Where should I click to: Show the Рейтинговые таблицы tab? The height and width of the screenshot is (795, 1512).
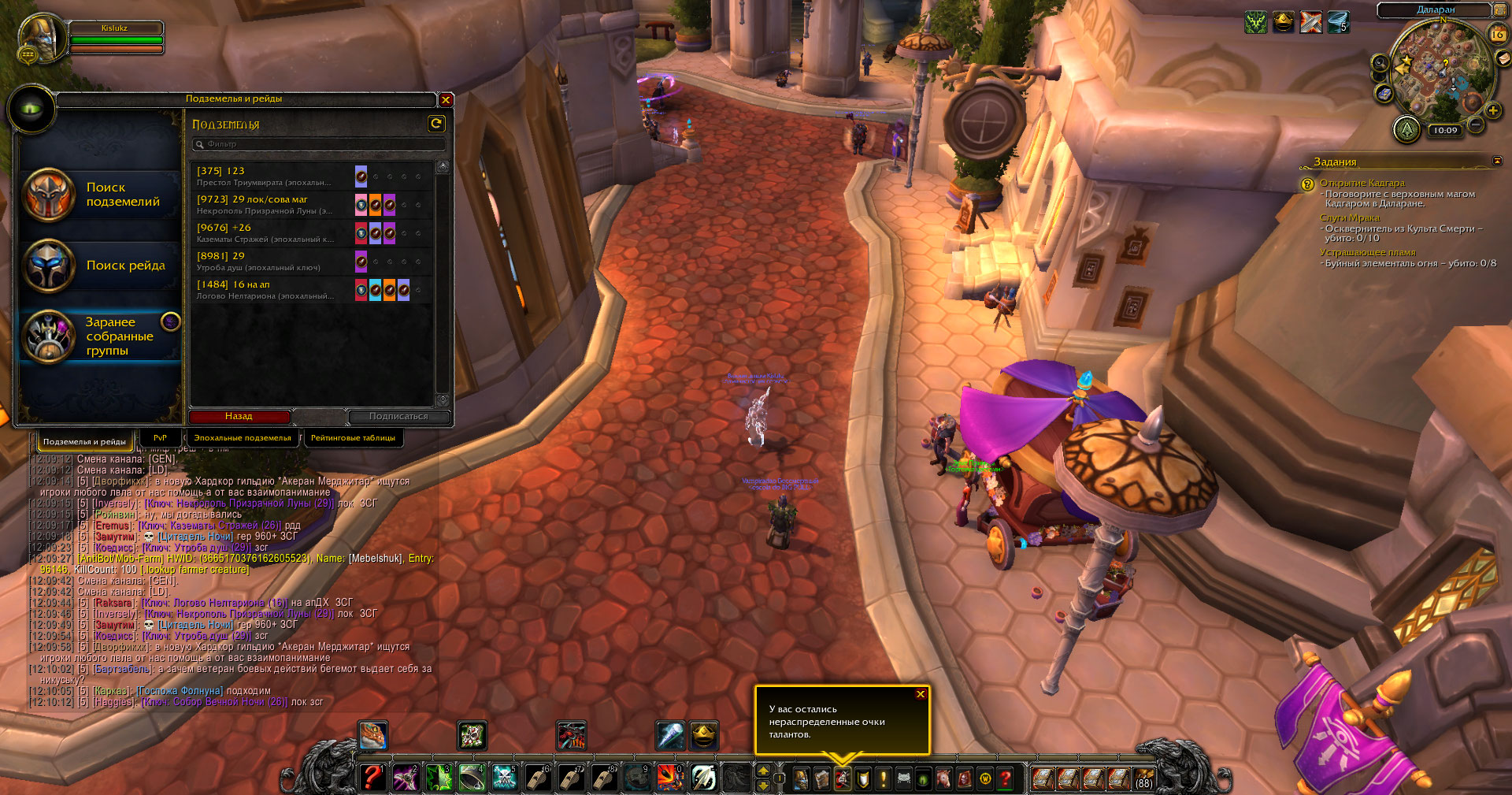353,438
